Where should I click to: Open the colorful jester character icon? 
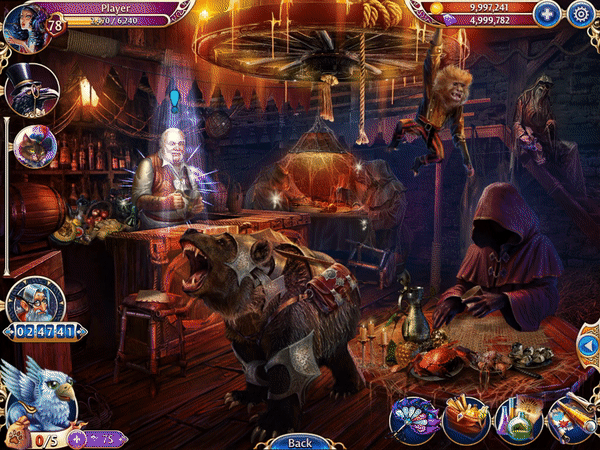click(31, 146)
